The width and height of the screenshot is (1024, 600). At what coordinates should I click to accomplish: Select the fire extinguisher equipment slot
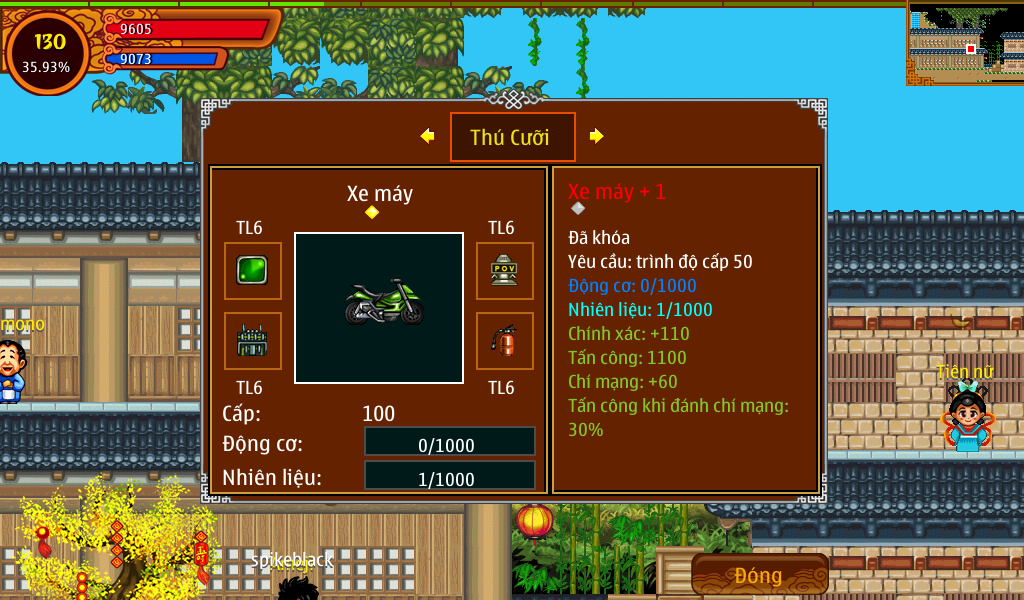[504, 341]
